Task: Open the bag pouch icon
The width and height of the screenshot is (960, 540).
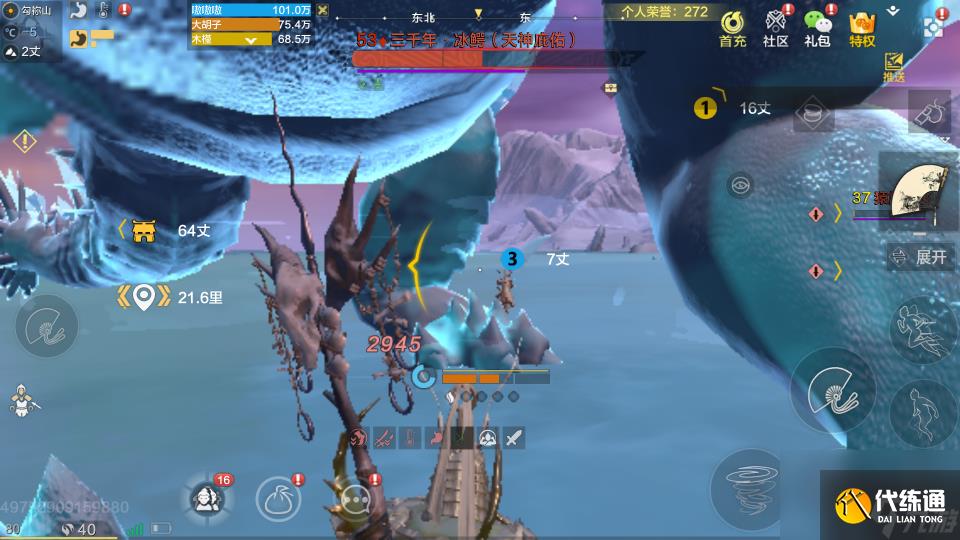Action: pyautogui.click(x=279, y=497)
